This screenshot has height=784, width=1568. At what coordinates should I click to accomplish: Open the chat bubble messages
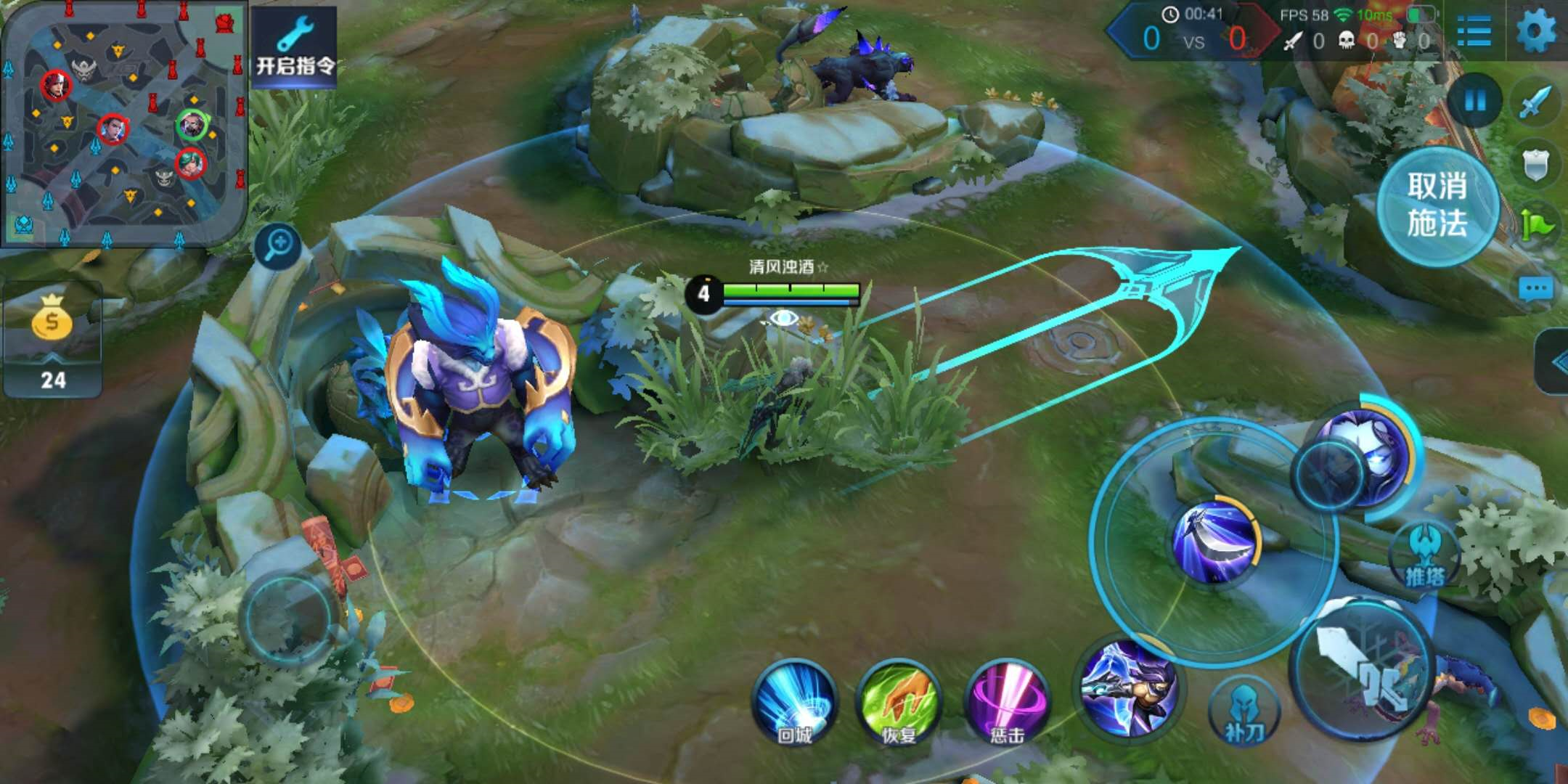coord(1536,289)
